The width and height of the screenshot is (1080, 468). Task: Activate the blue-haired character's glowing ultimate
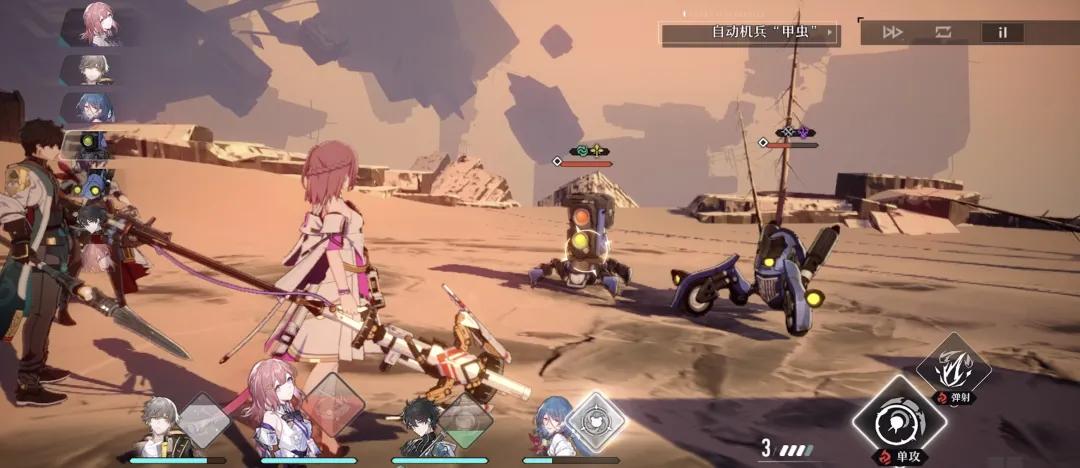click(x=596, y=420)
